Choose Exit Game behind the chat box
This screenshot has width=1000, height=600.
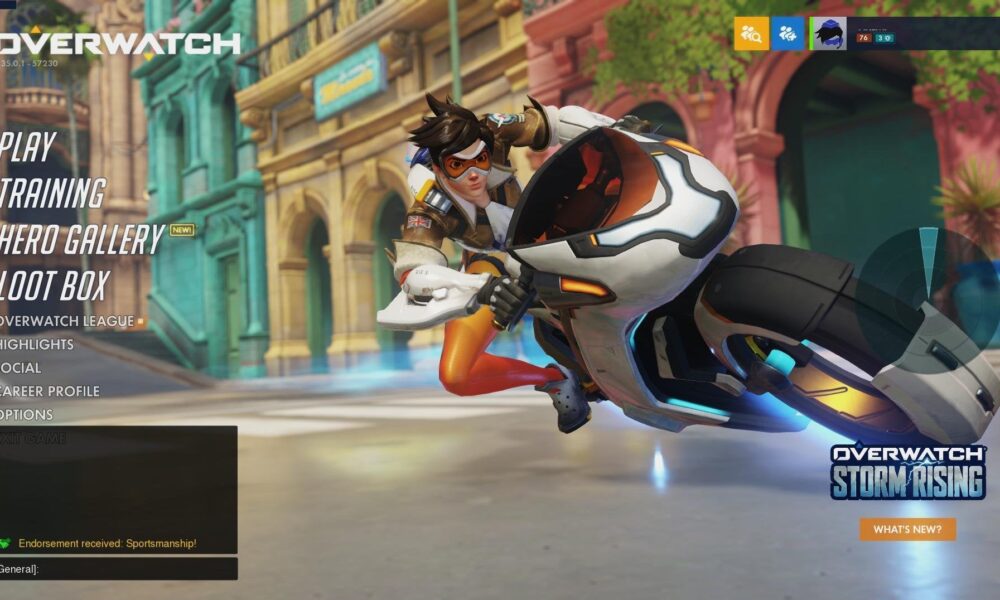point(33,438)
